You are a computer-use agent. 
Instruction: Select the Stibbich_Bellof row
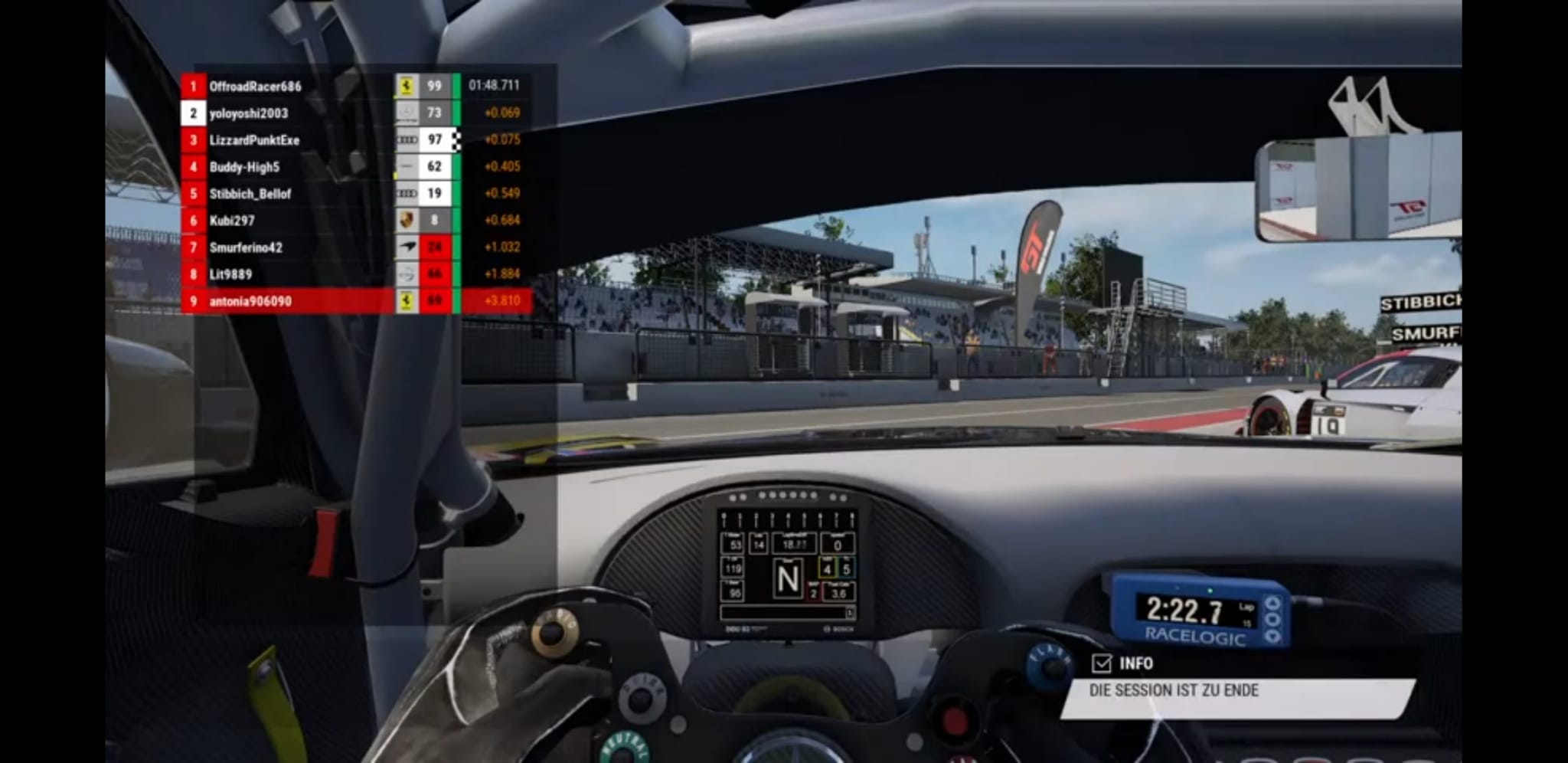[x=250, y=194]
